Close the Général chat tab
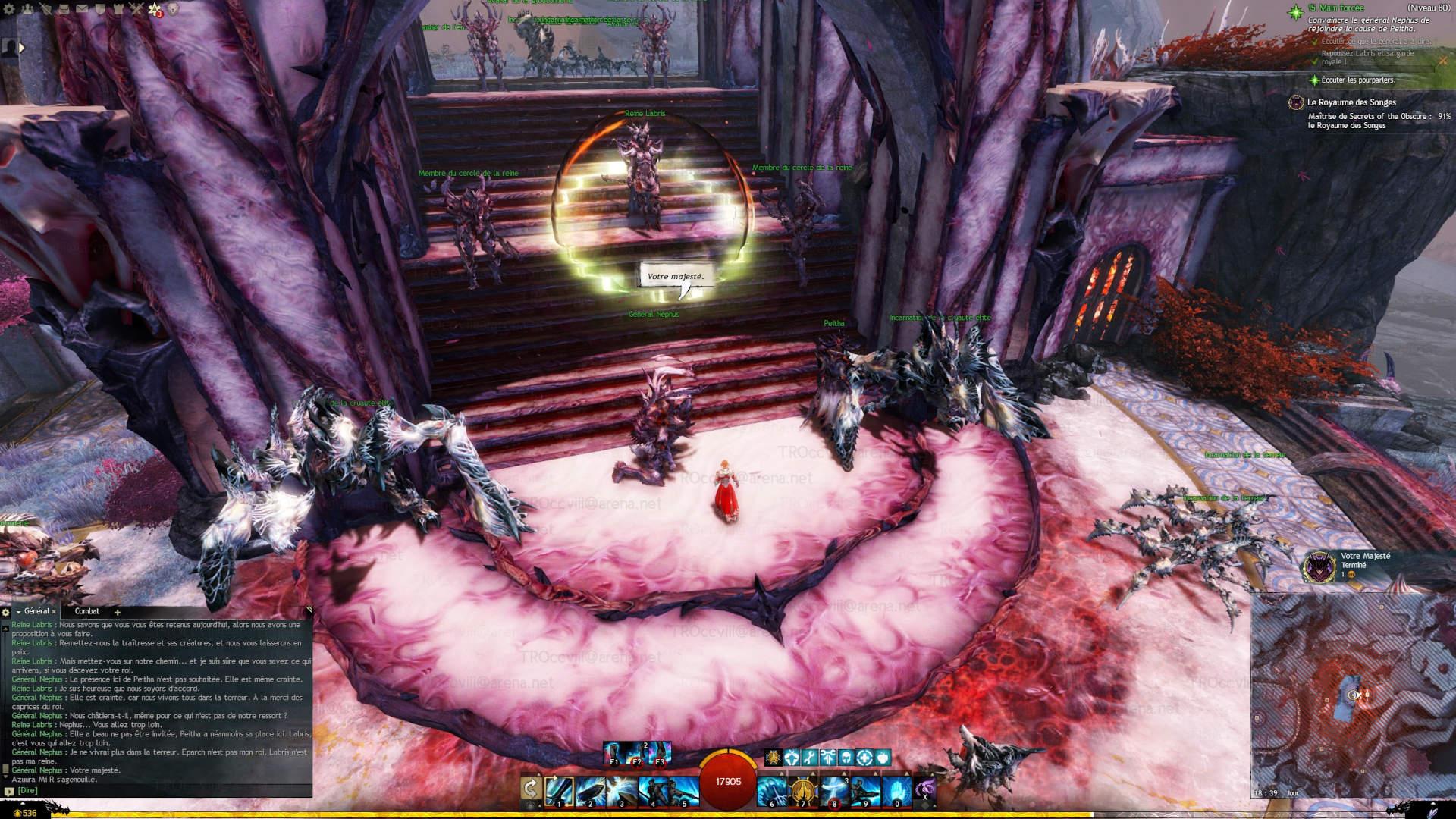1456x819 pixels. point(54,612)
